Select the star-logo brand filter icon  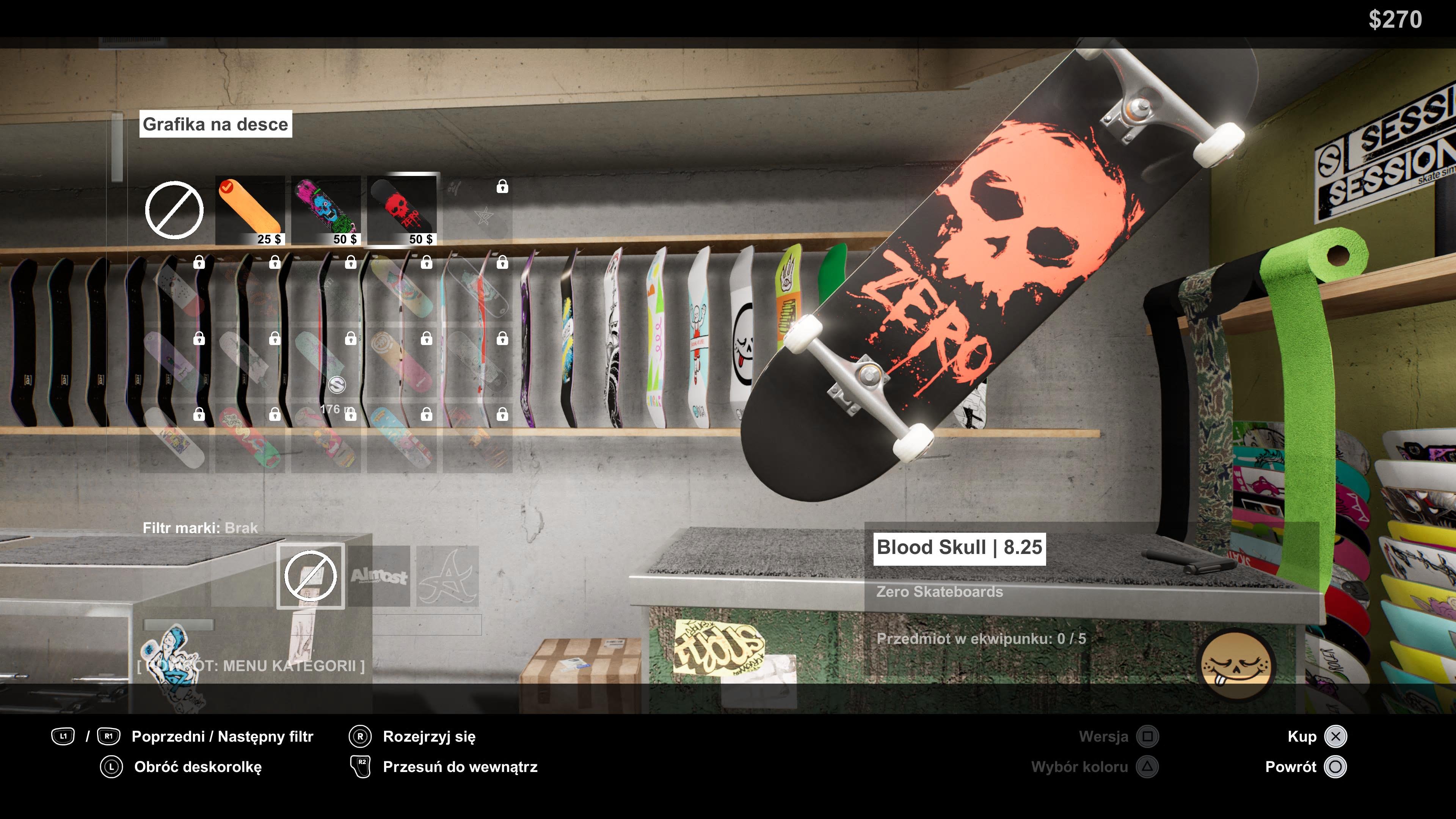pos(448,577)
